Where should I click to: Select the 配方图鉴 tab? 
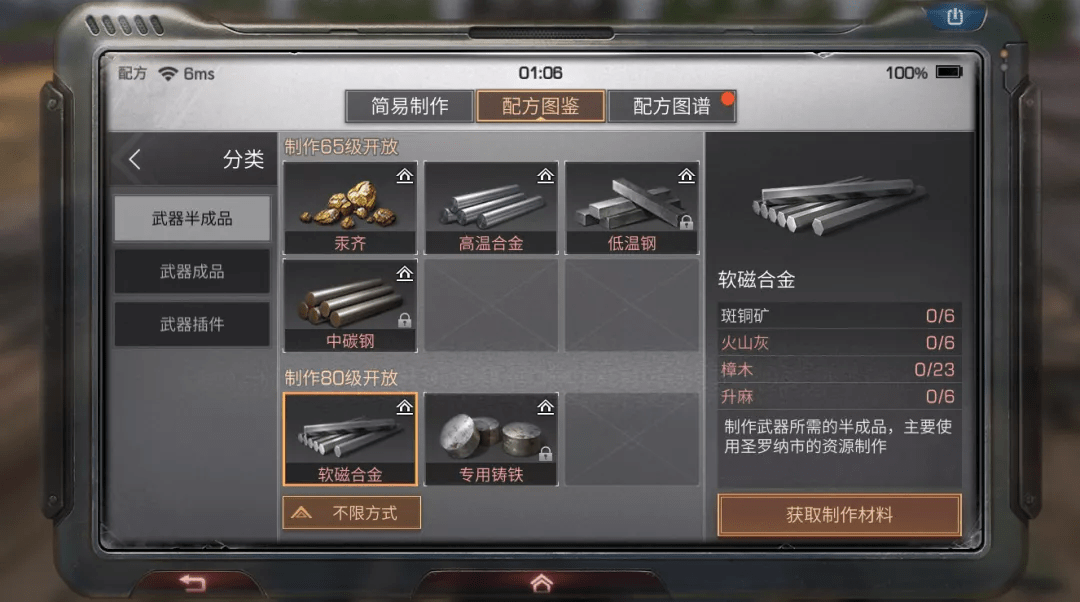pyautogui.click(x=540, y=106)
